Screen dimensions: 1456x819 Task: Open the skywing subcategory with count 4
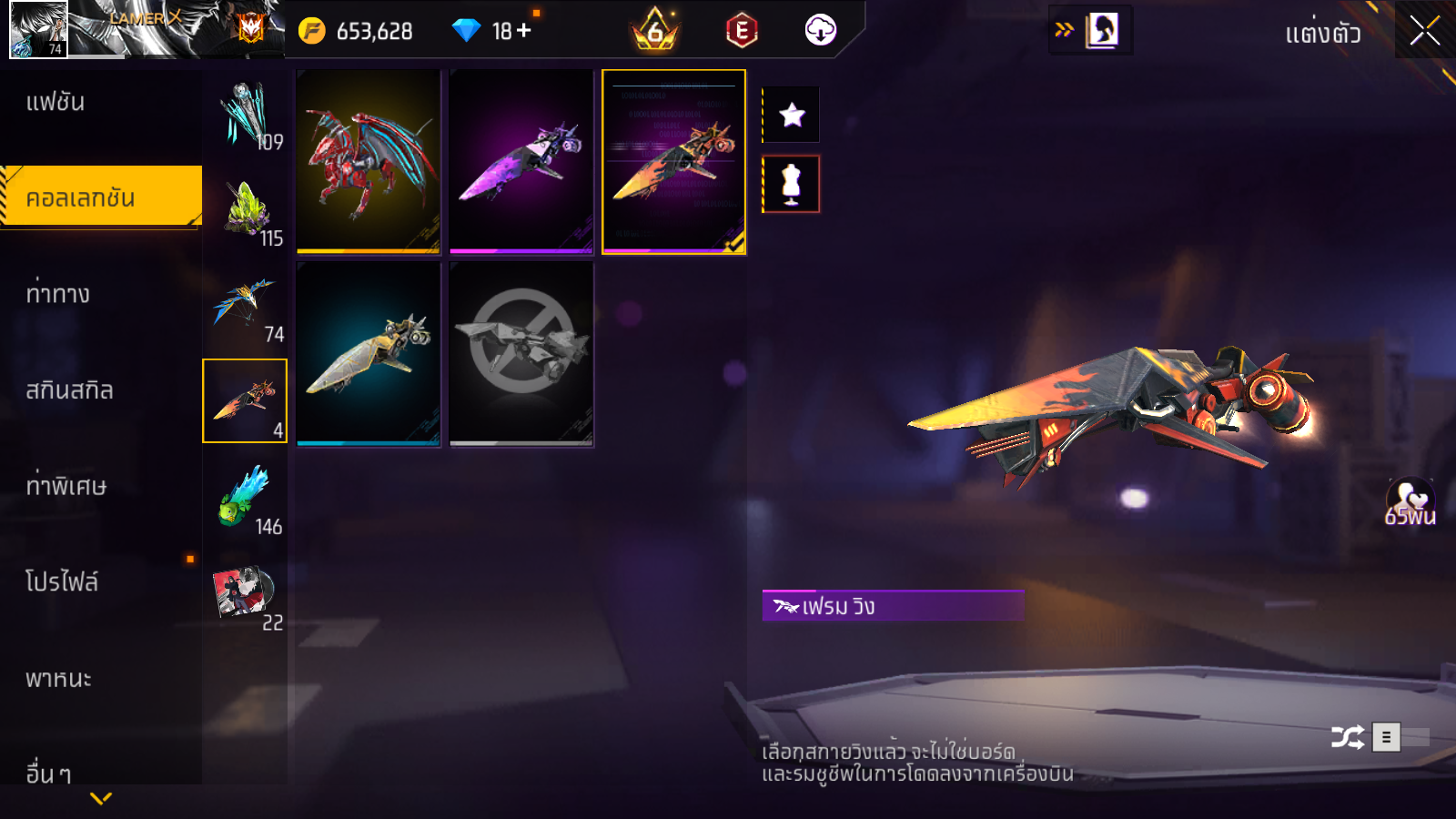(x=245, y=400)
